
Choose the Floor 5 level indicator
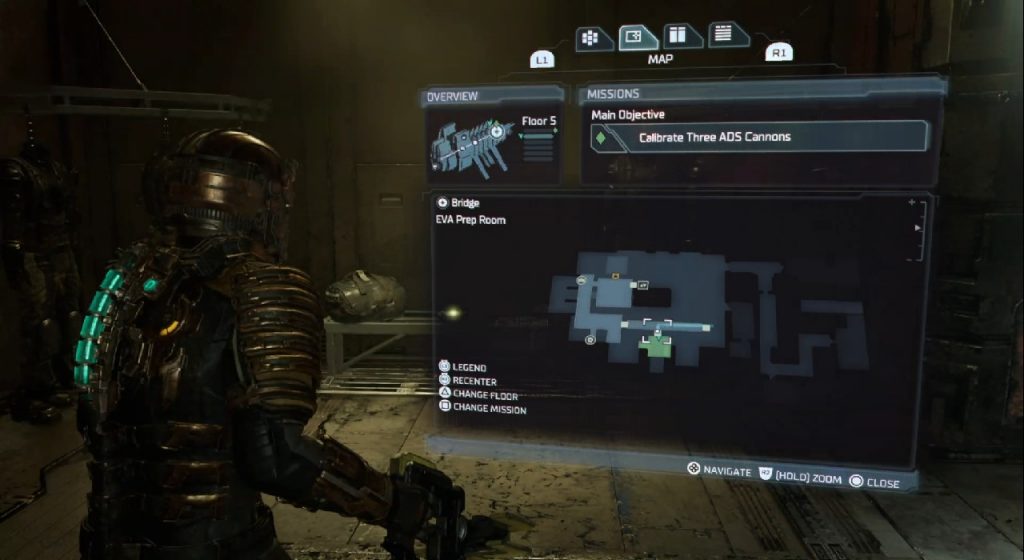(539, 121)
